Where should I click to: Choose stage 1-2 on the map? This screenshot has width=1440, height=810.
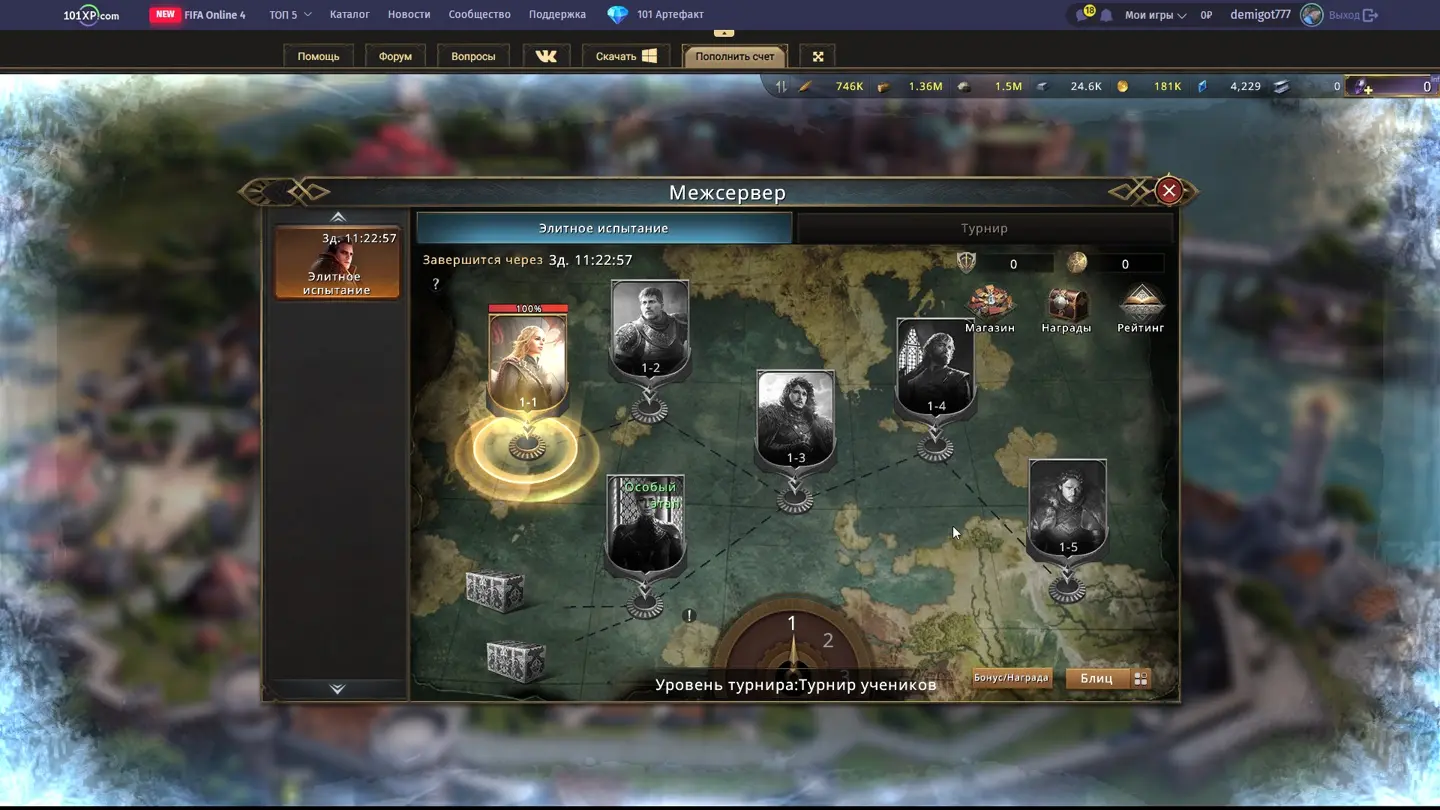pyautogui.click(x=650, y=328)
